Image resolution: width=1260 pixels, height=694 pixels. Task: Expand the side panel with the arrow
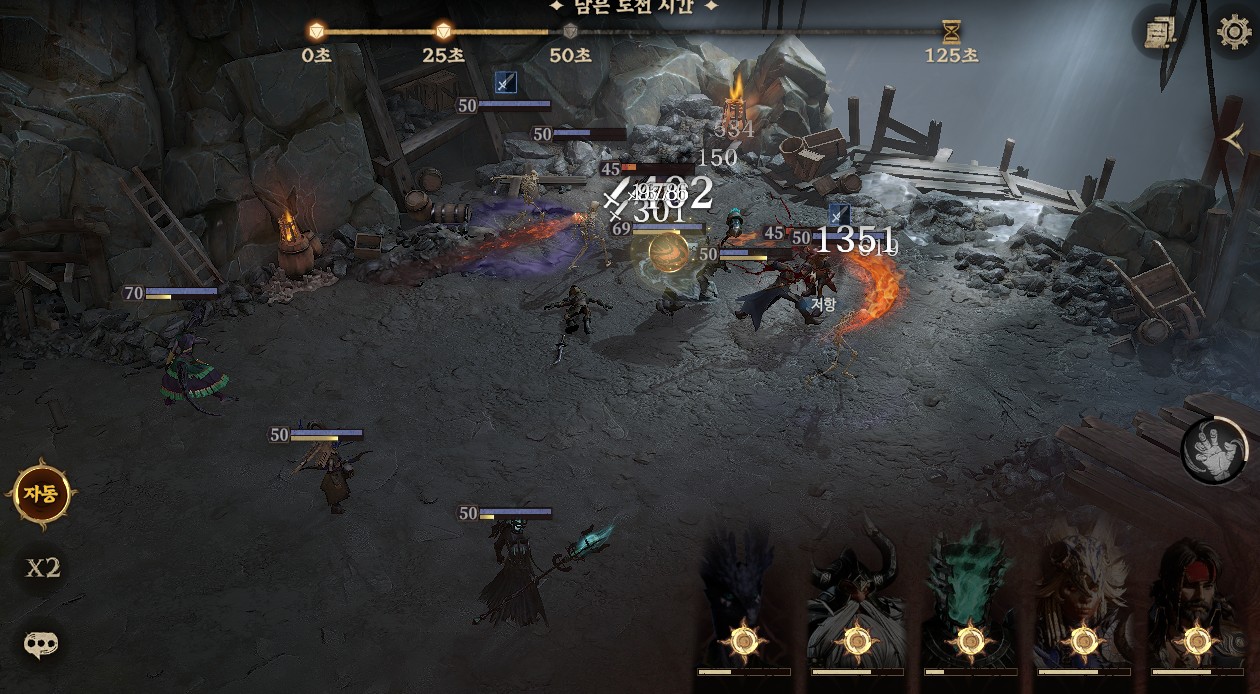coord(1234,141)
